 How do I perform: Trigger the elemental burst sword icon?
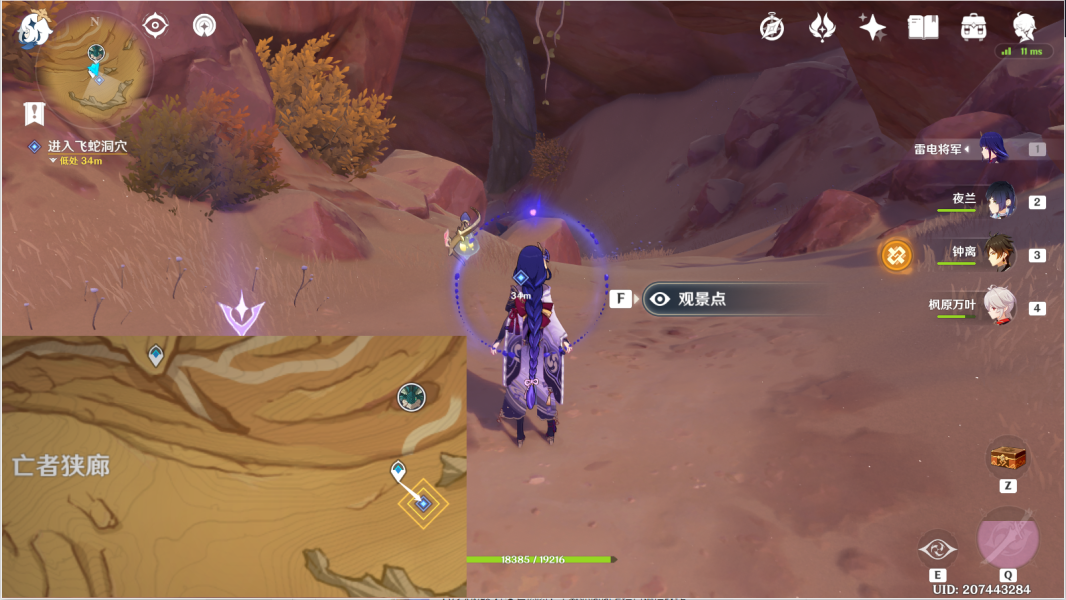pos(1008,540)
